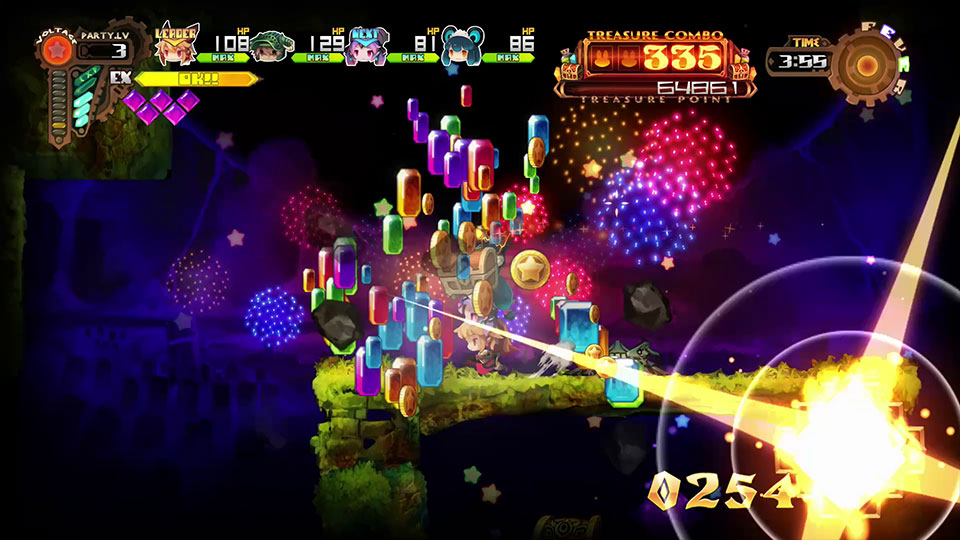Select the pink-haired Next character portrait
Viewport: 960px width, 540px height.
(x=362, y=47)
